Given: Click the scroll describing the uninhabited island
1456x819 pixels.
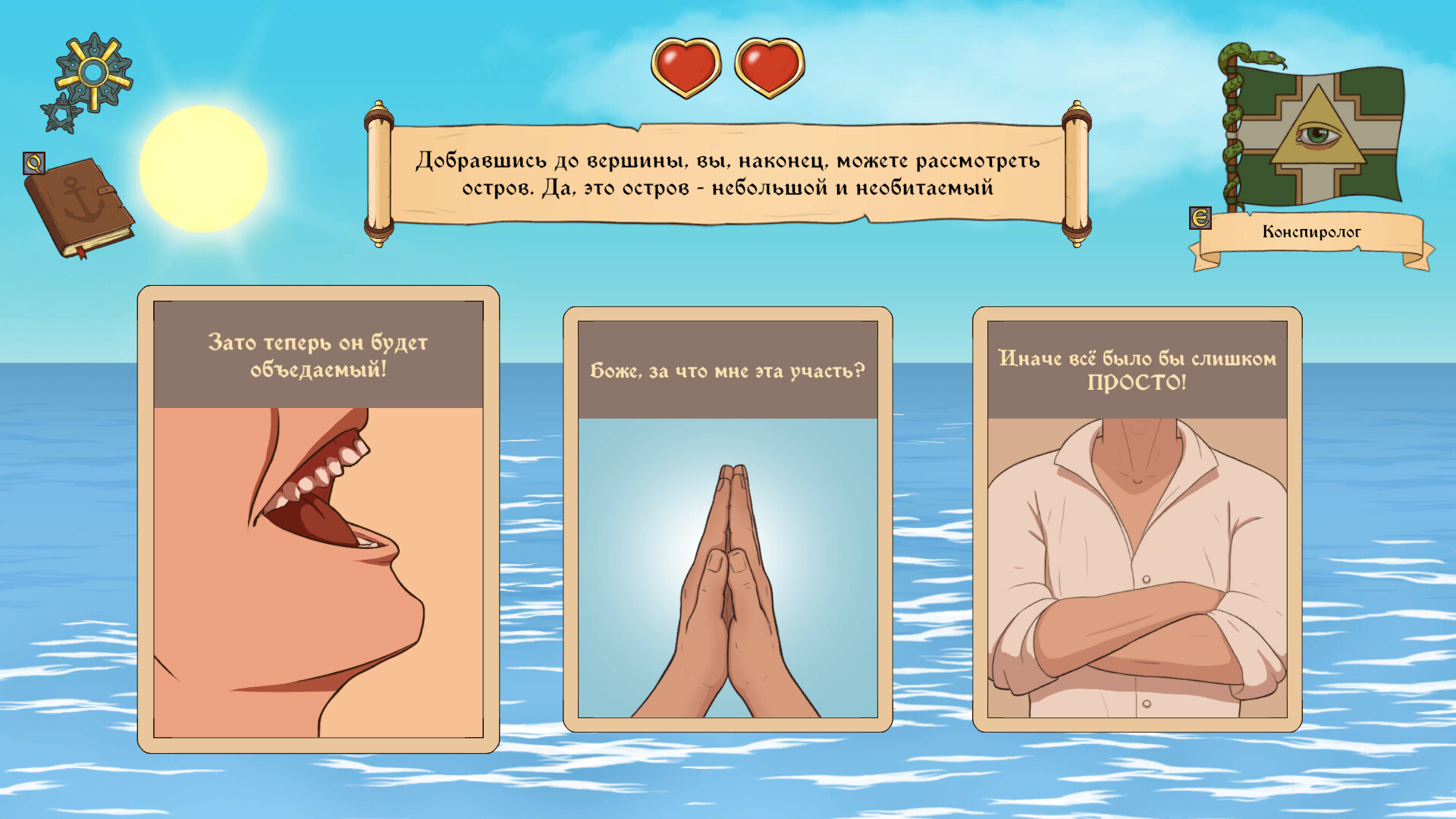Looking at the screenshot, I should 726,173.
